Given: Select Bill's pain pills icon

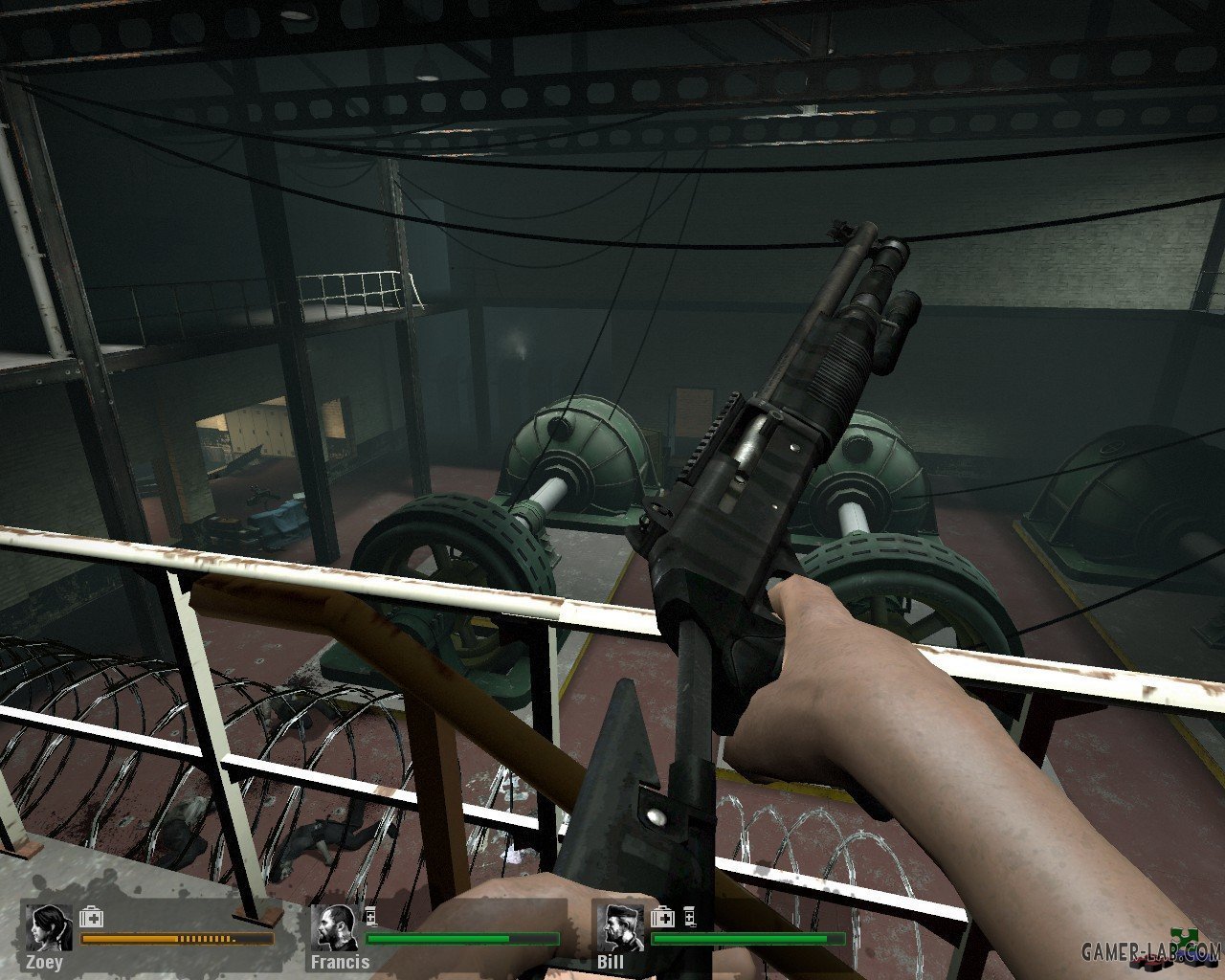Looking at the screenshot, I should pyautogui.click(x=688, y=917).
